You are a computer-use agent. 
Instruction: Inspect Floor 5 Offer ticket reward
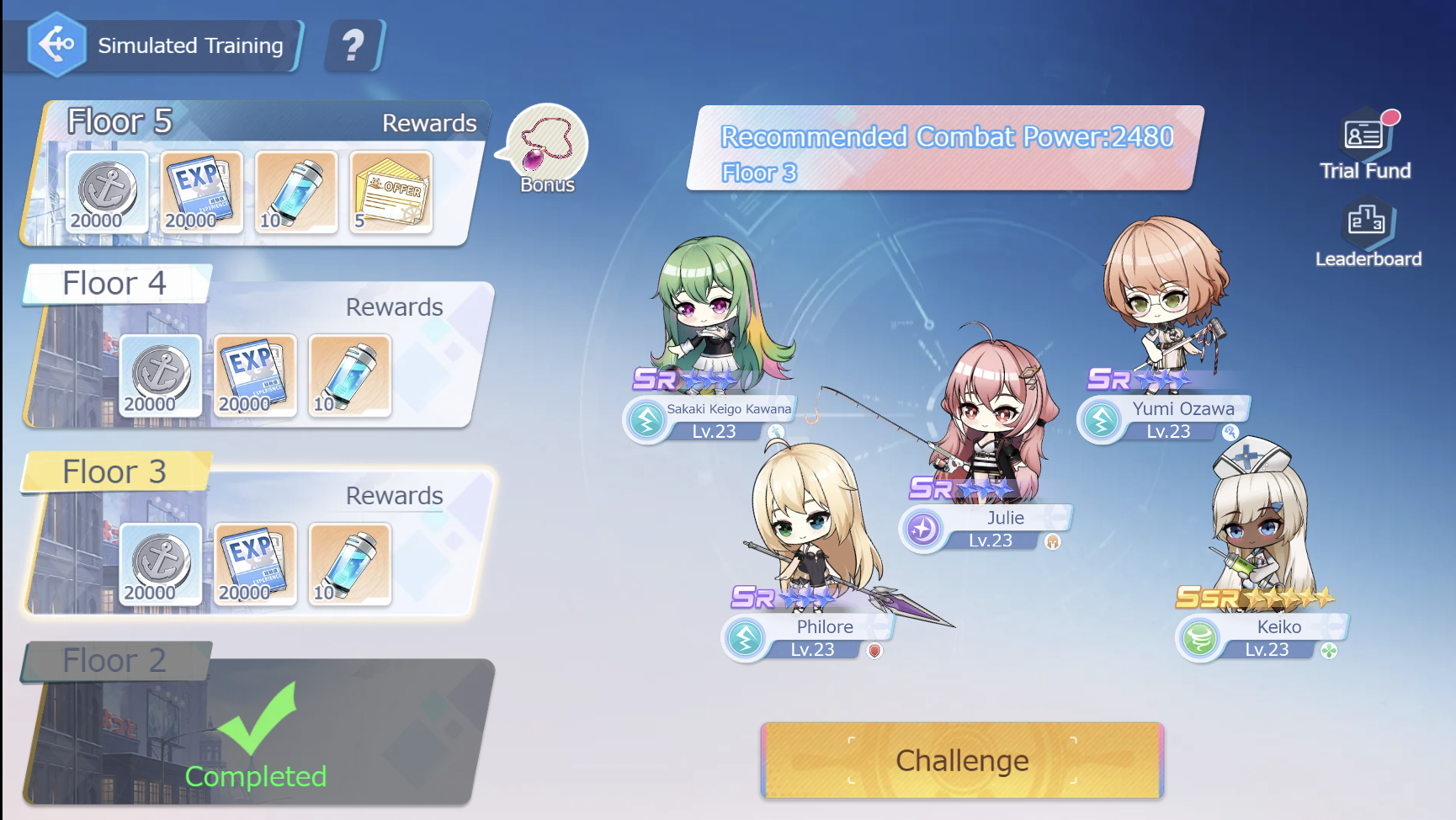(x=391, y=192)
